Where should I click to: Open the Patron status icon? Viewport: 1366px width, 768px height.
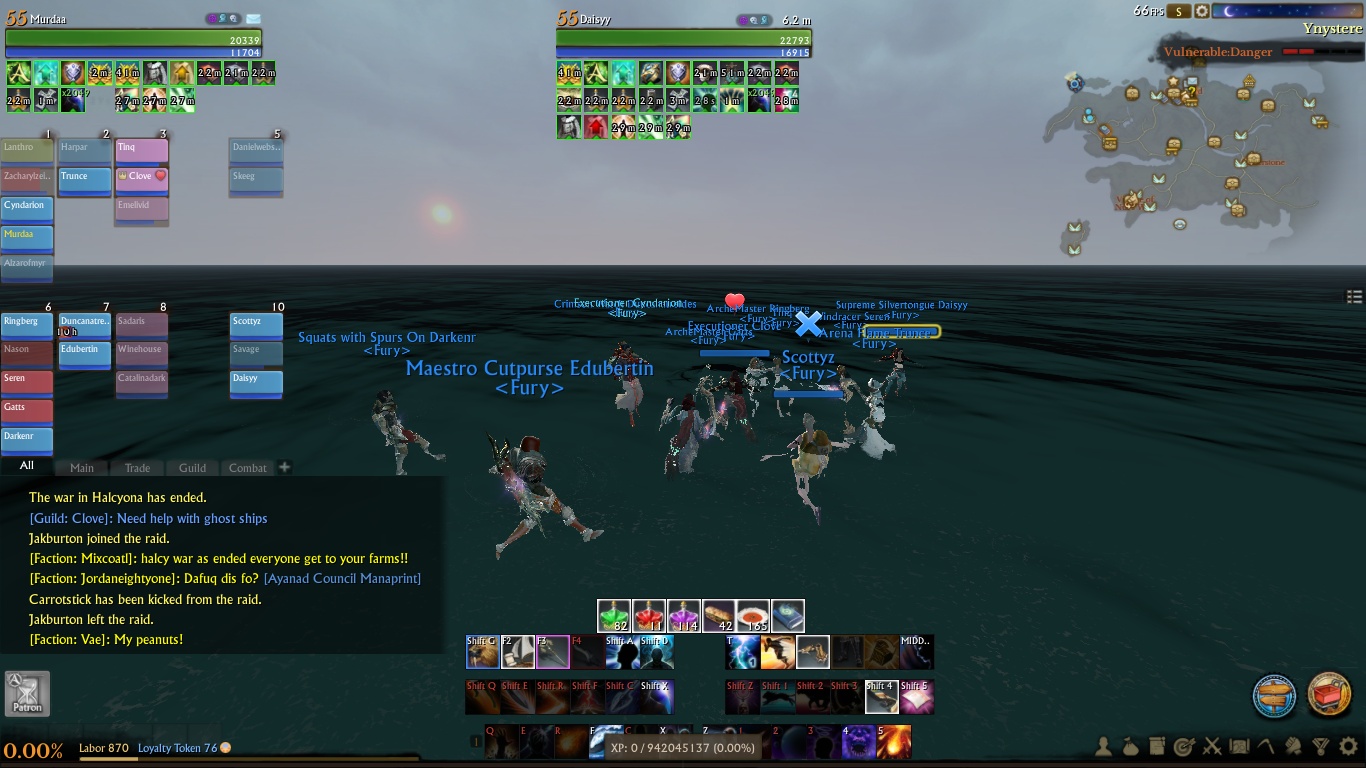[x=27, y=693]
